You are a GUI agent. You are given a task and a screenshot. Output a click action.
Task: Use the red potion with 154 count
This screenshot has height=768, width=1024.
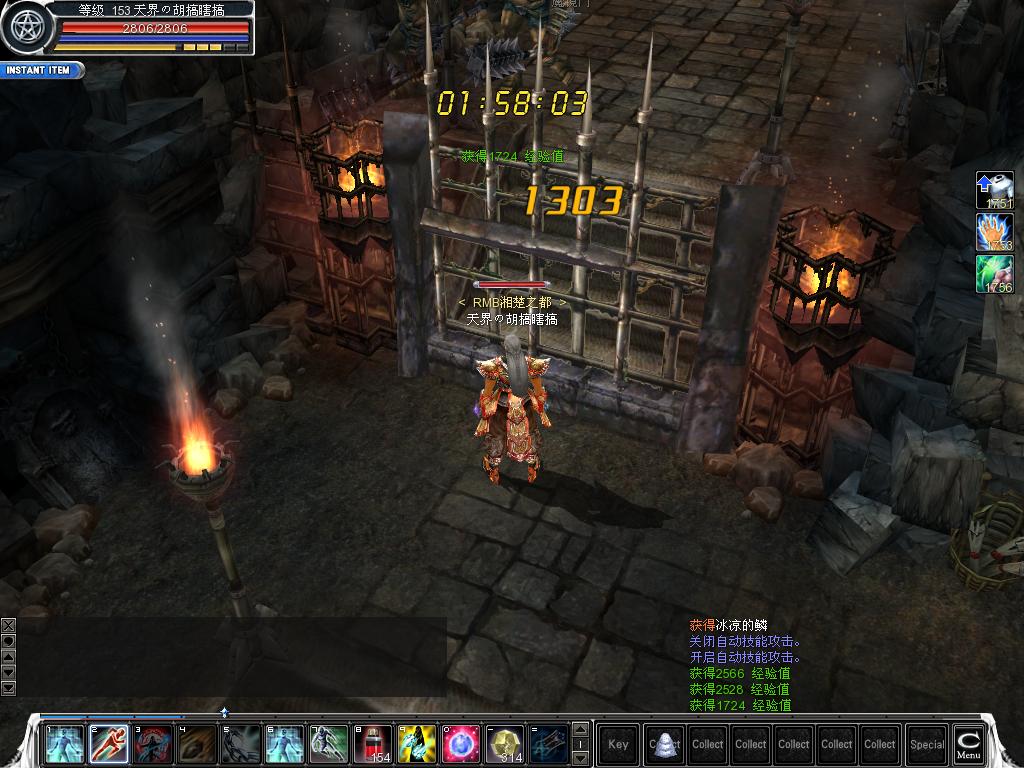pos(373,744)
